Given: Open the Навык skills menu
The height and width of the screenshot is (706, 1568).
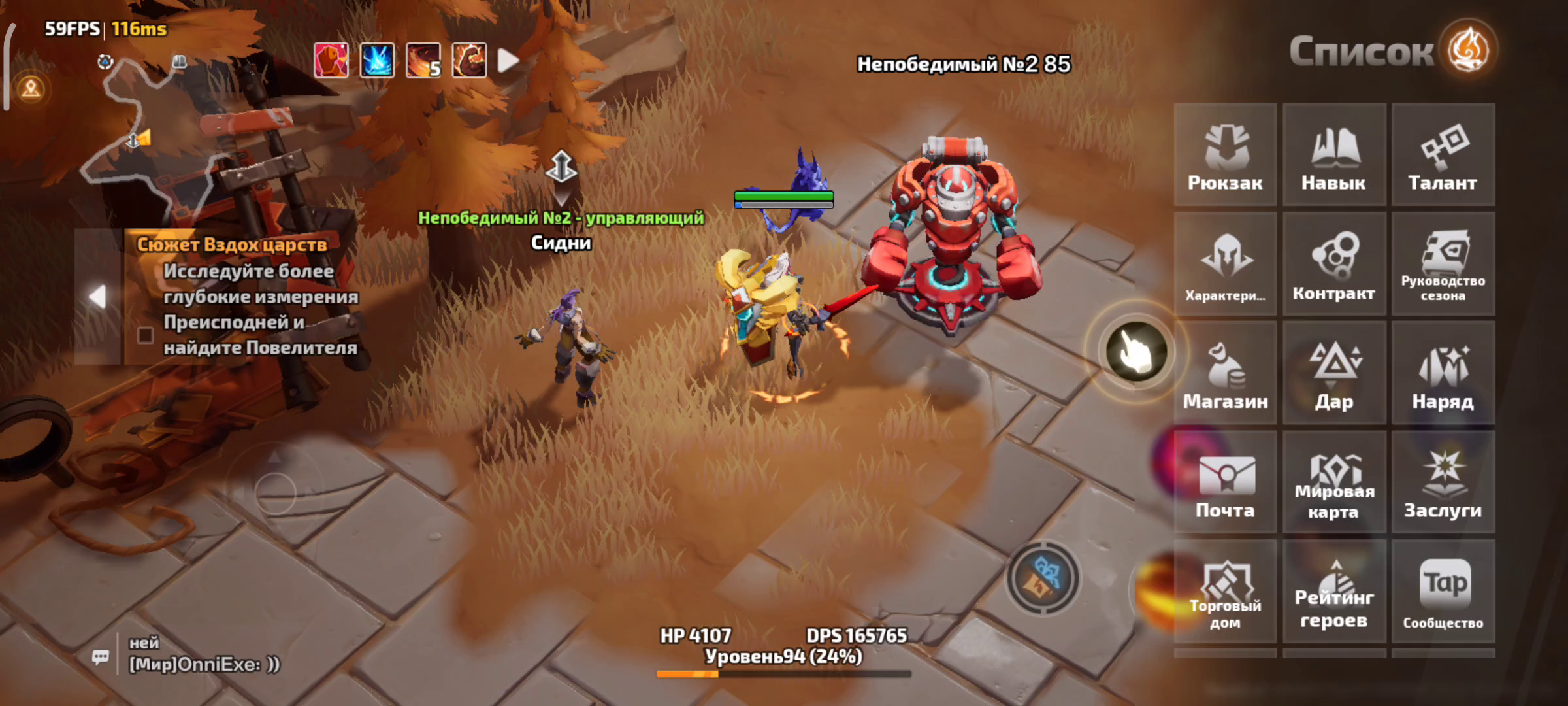Looking at the screenshot, I should [1334, 155].
